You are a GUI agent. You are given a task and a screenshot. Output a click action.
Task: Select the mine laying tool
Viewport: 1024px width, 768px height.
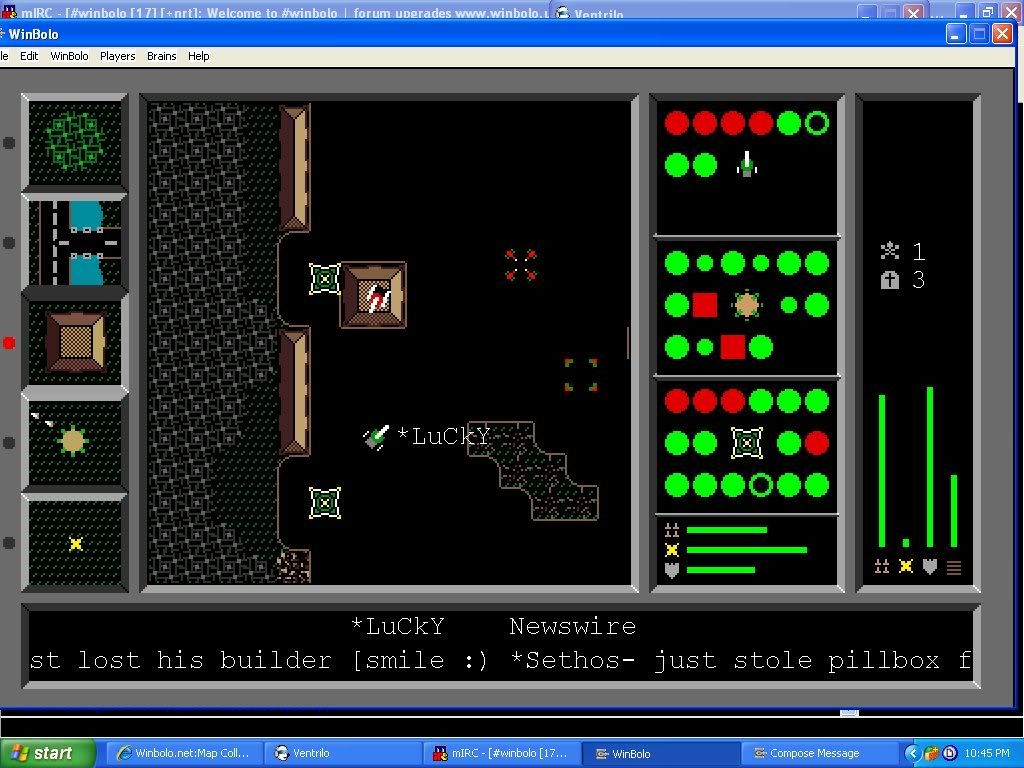(x=75, y=543)
